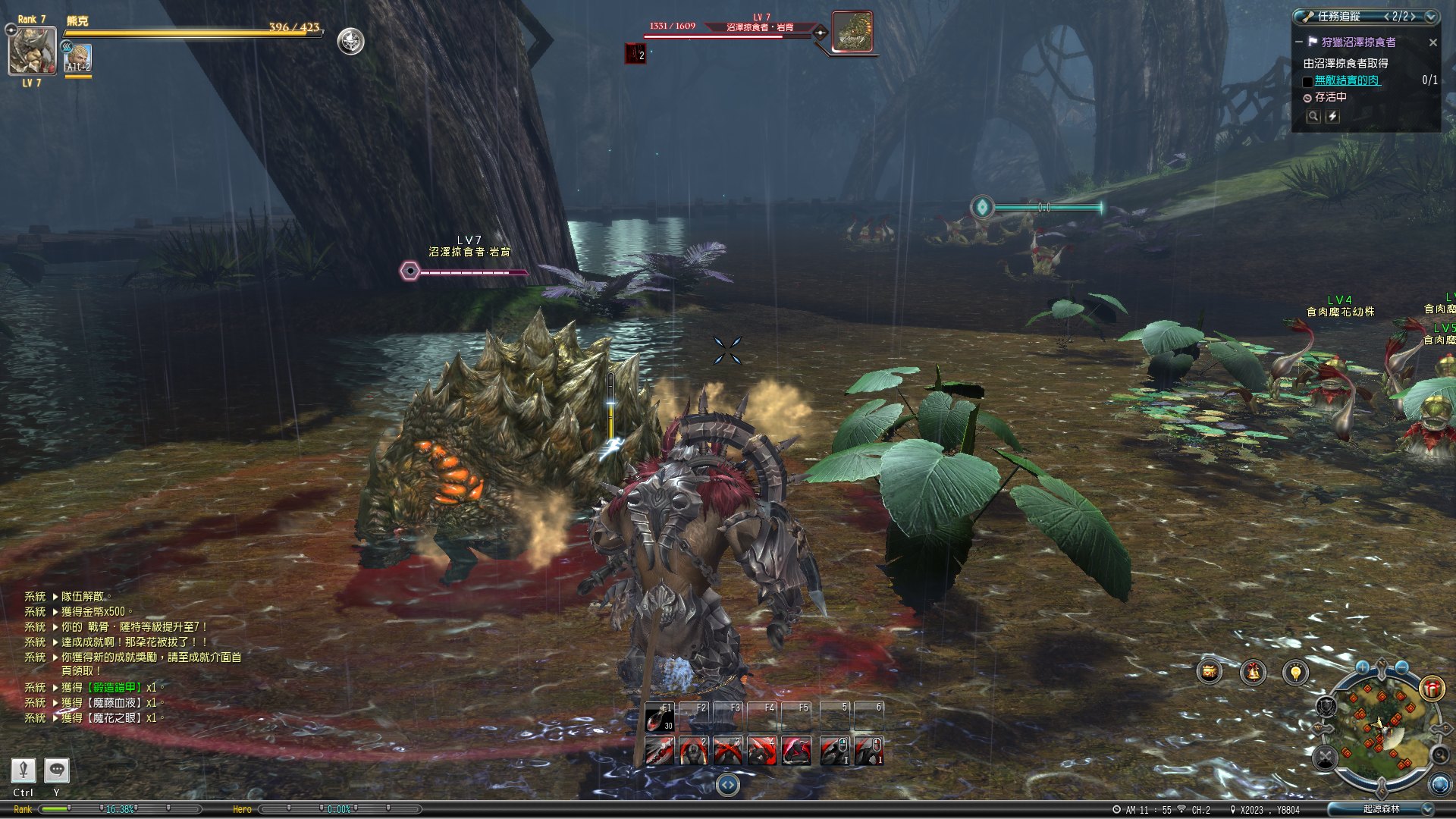
Task: Trigger the red arc skill in slot 2
Action: pyautogui.click(x=693, y=751)
